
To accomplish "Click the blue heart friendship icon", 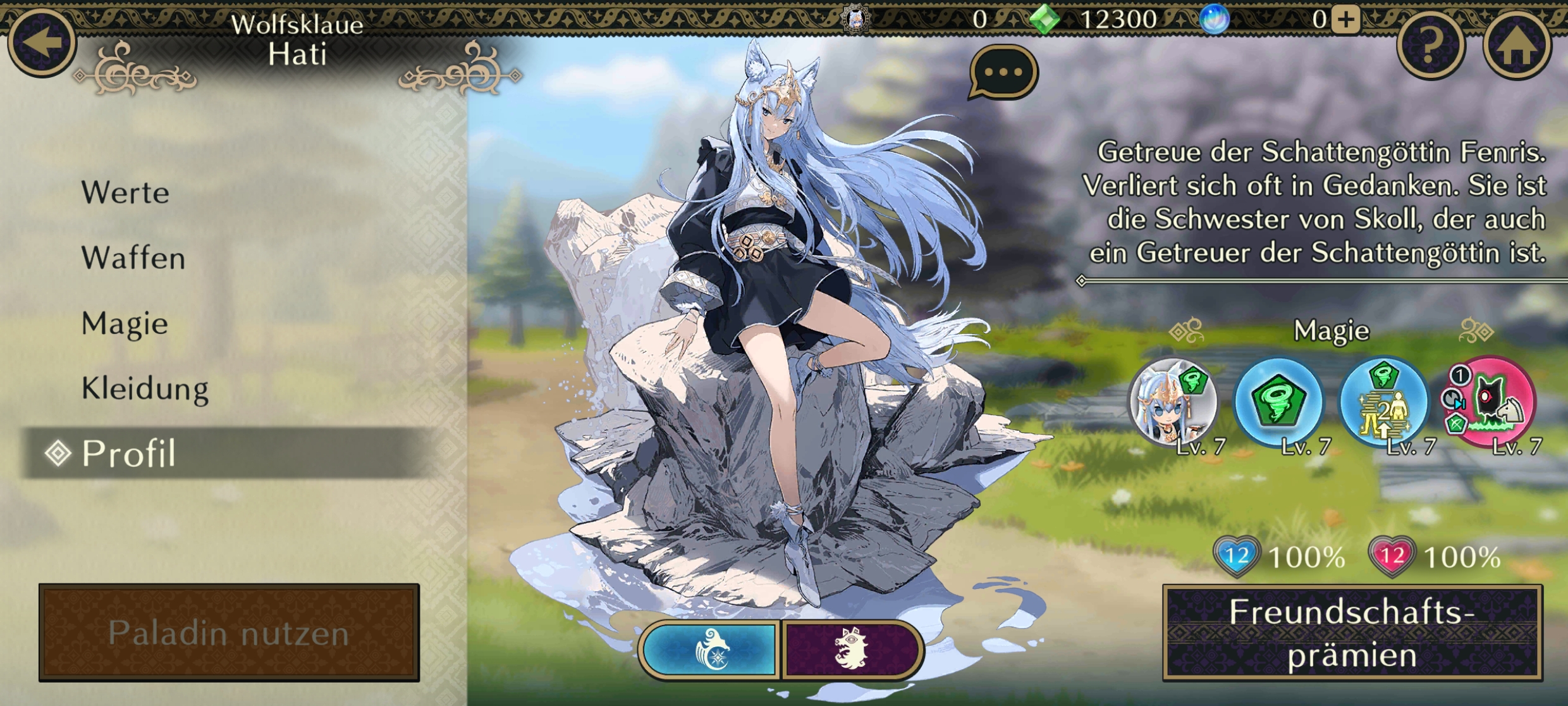I will click(x=1236, y=557).
